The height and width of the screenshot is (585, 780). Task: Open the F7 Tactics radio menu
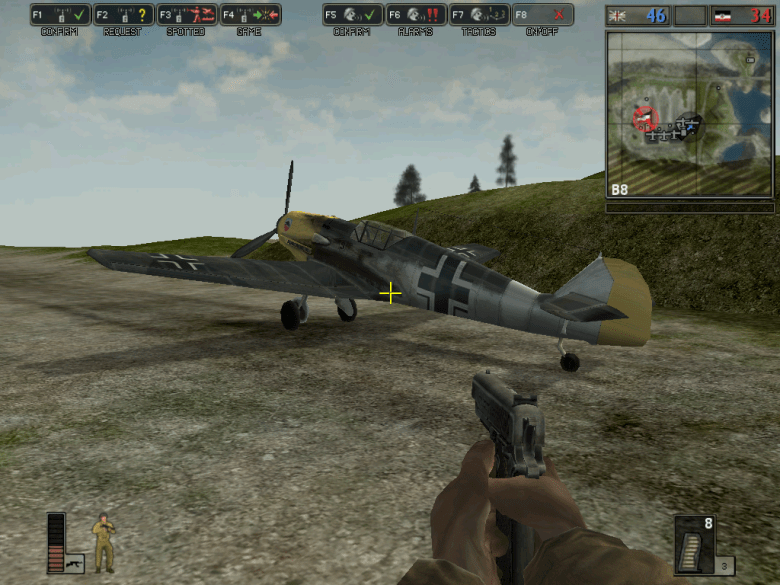(478, 15)
